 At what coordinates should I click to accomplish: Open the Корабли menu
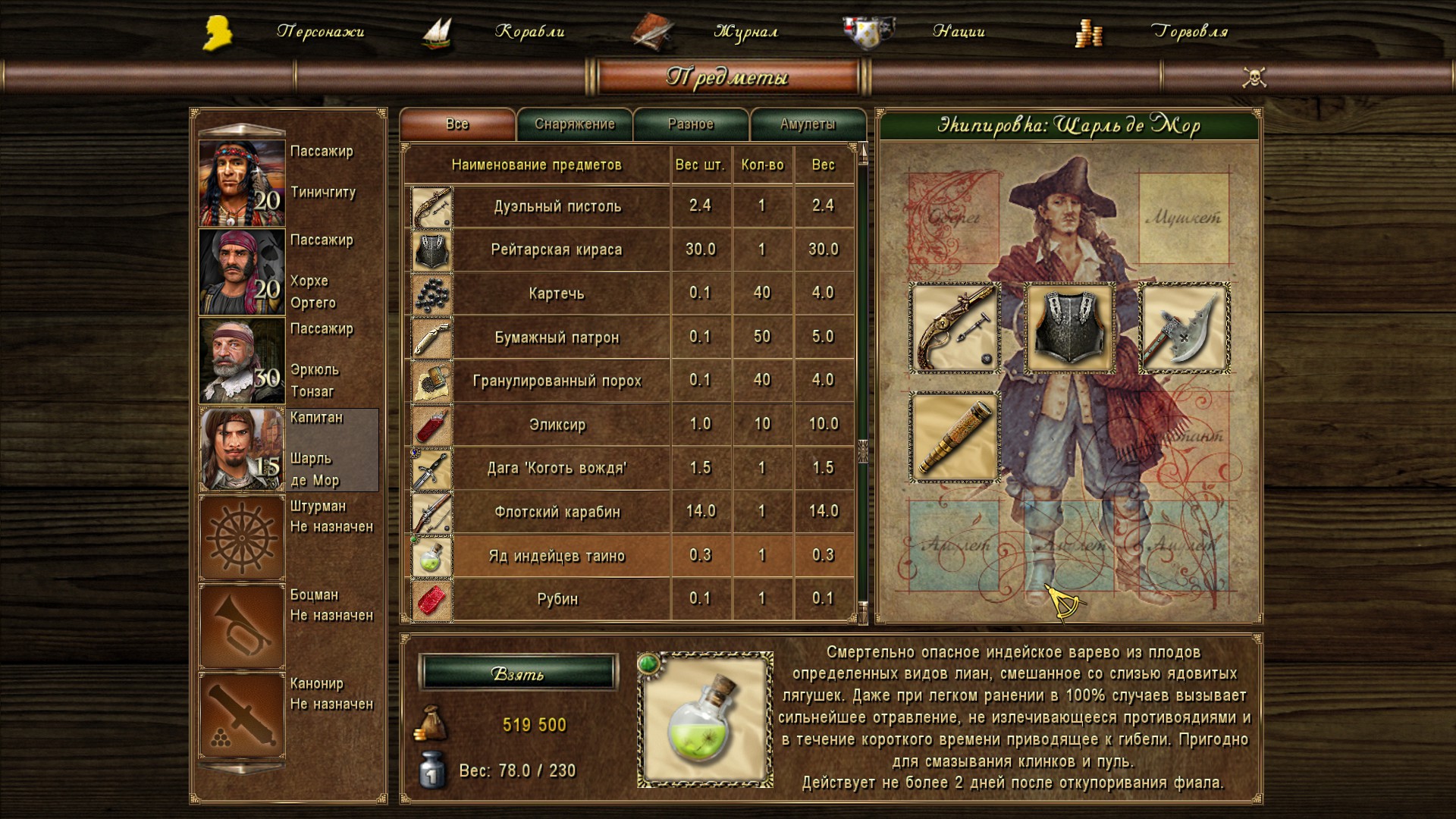pyautogui.click(x=529, y=32)
